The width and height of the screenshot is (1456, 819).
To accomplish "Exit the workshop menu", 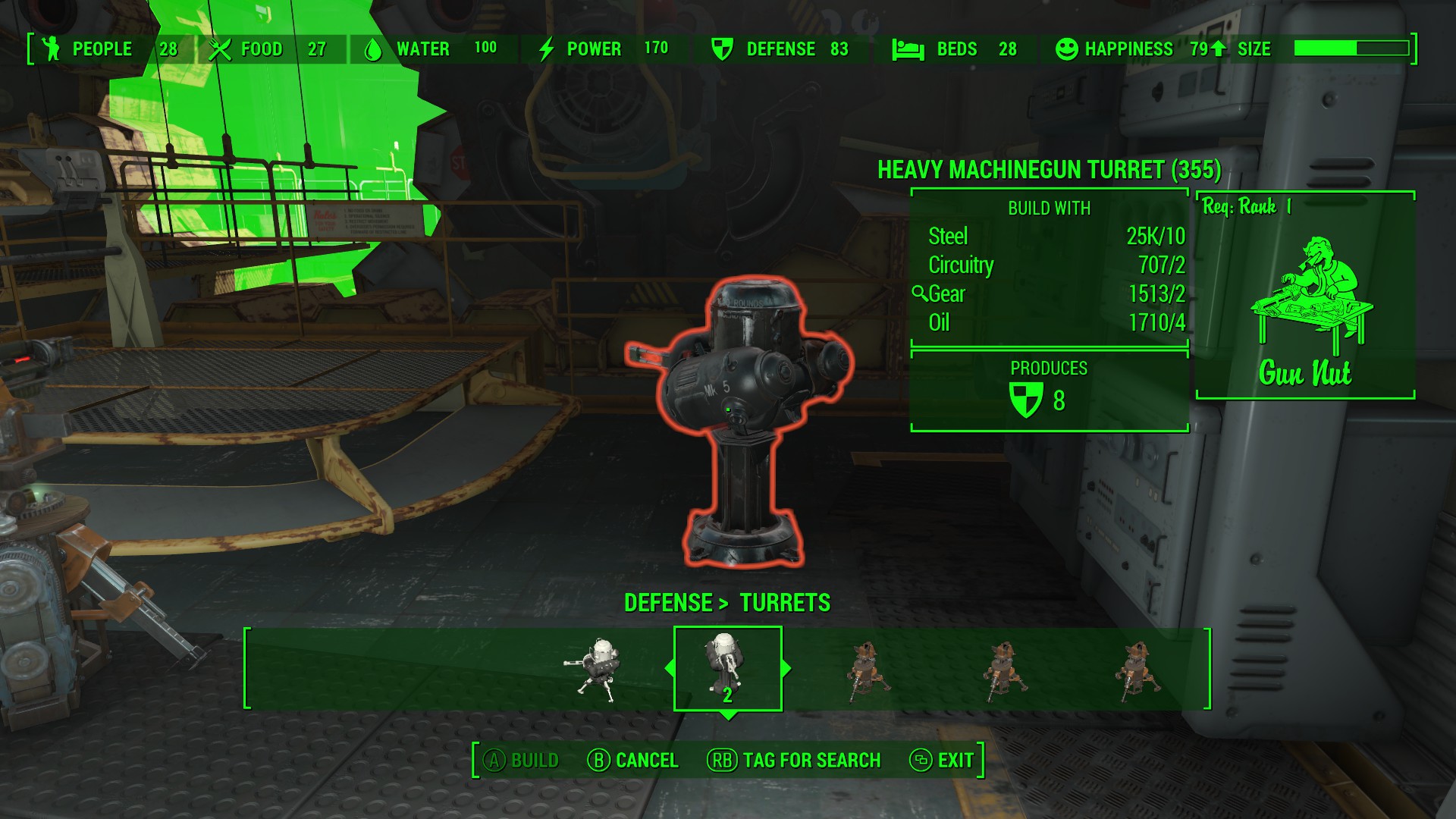I will [x=941, y=760].
